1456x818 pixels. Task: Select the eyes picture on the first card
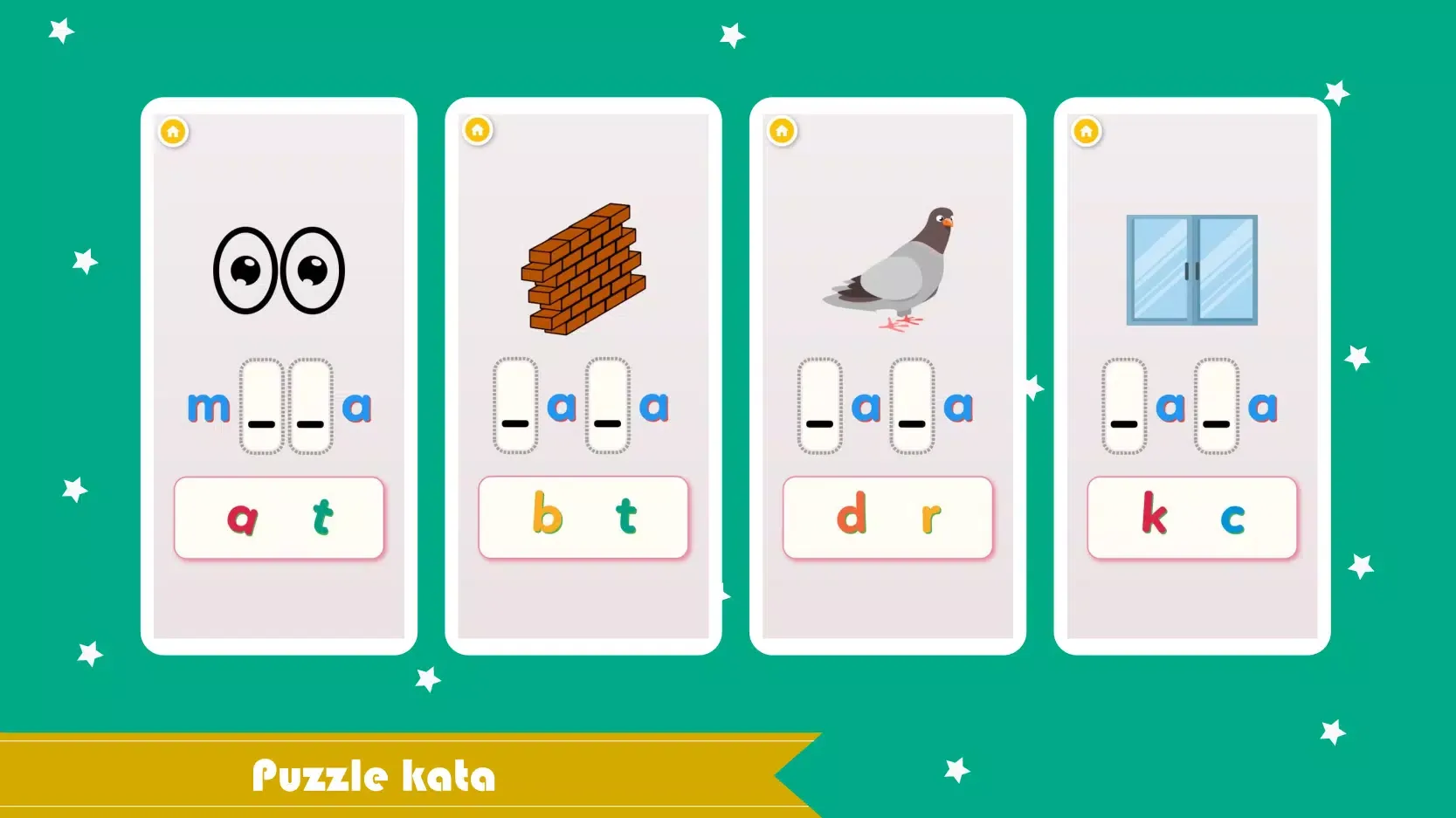click(279, 269)
